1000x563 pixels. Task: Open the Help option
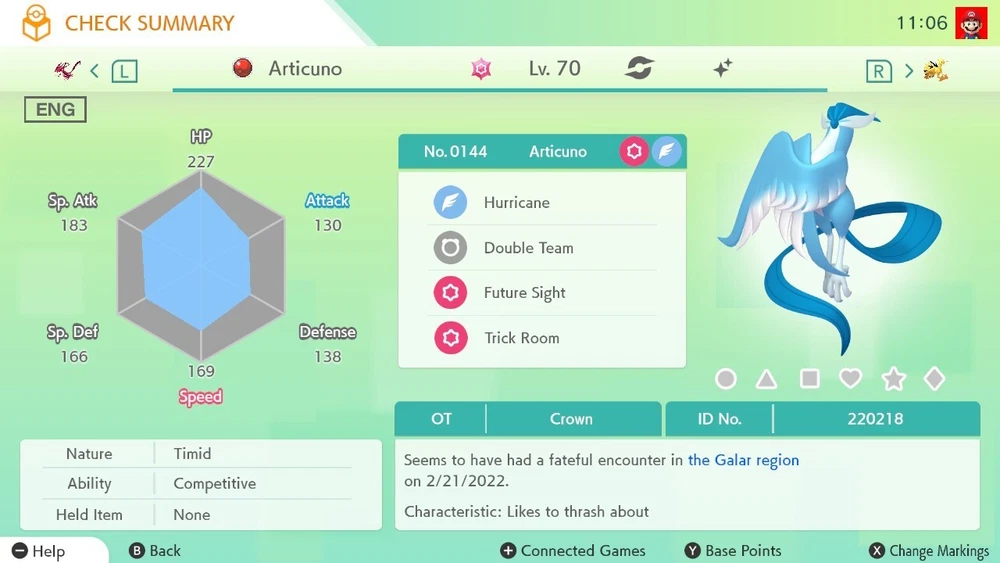click(40, 551)
